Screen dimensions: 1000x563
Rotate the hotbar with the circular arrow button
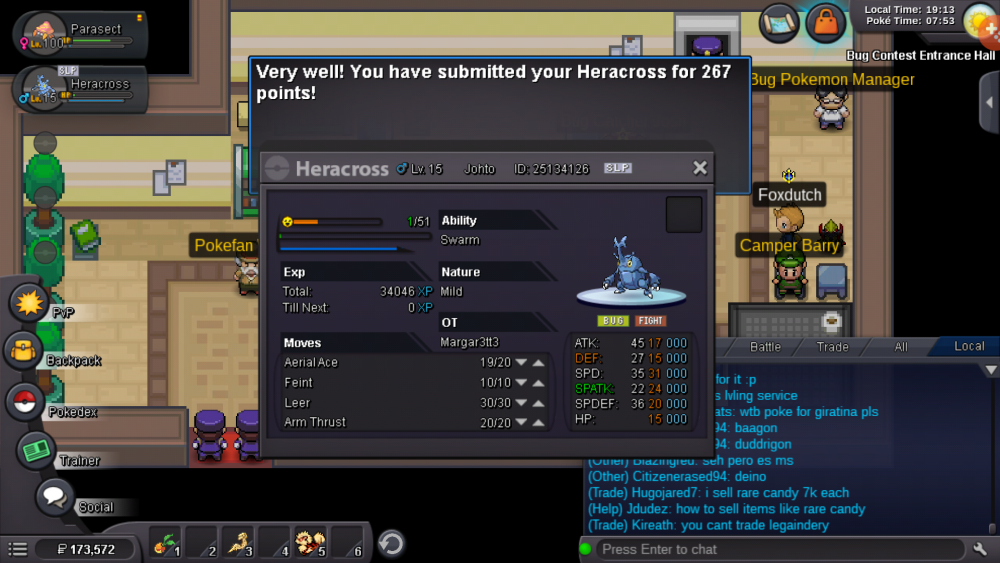point(391,543)
